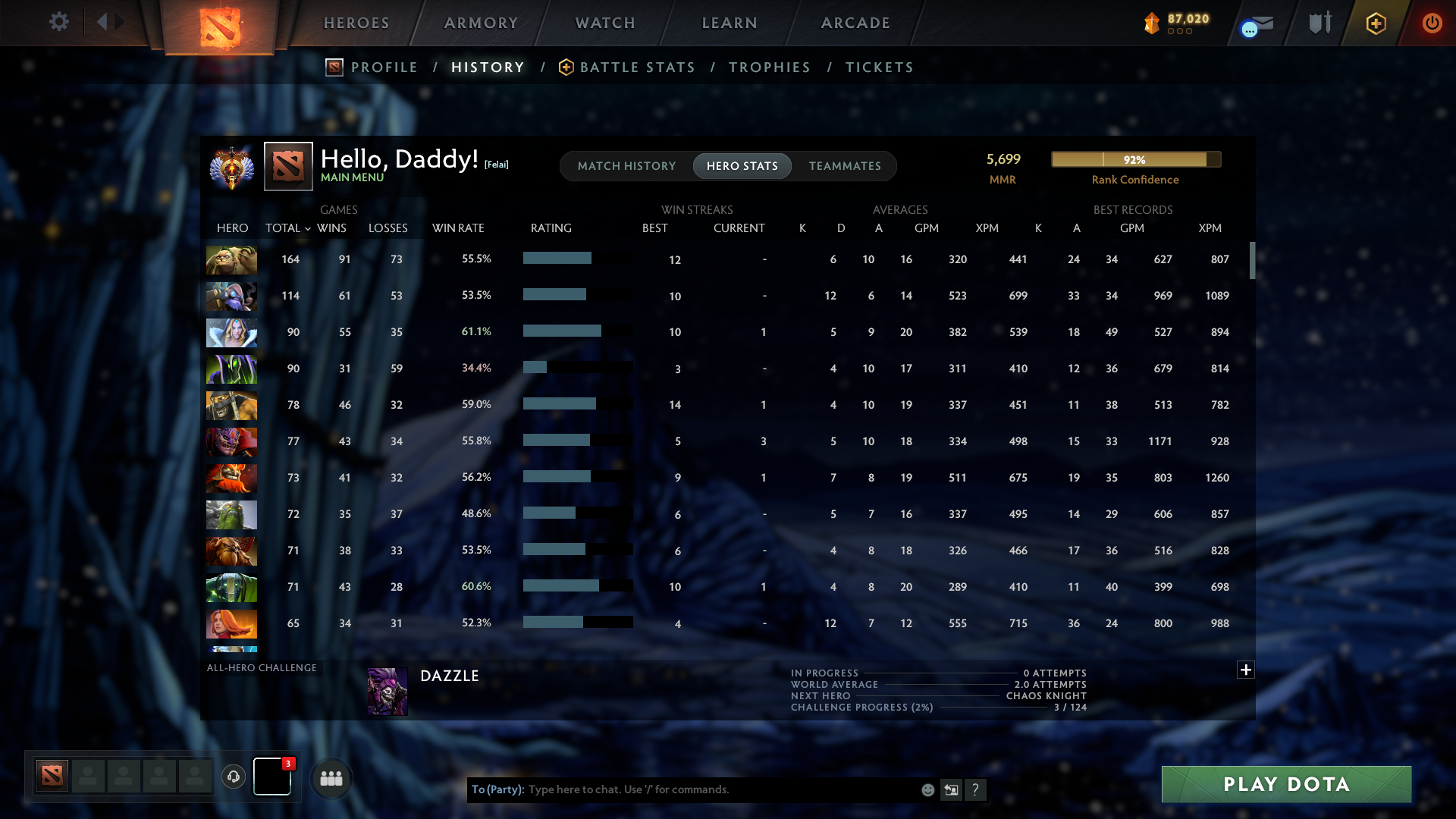Expand the All-Hero Challenge panel plus button
The image size is (1456, 819).
(x=1245, y=670)
